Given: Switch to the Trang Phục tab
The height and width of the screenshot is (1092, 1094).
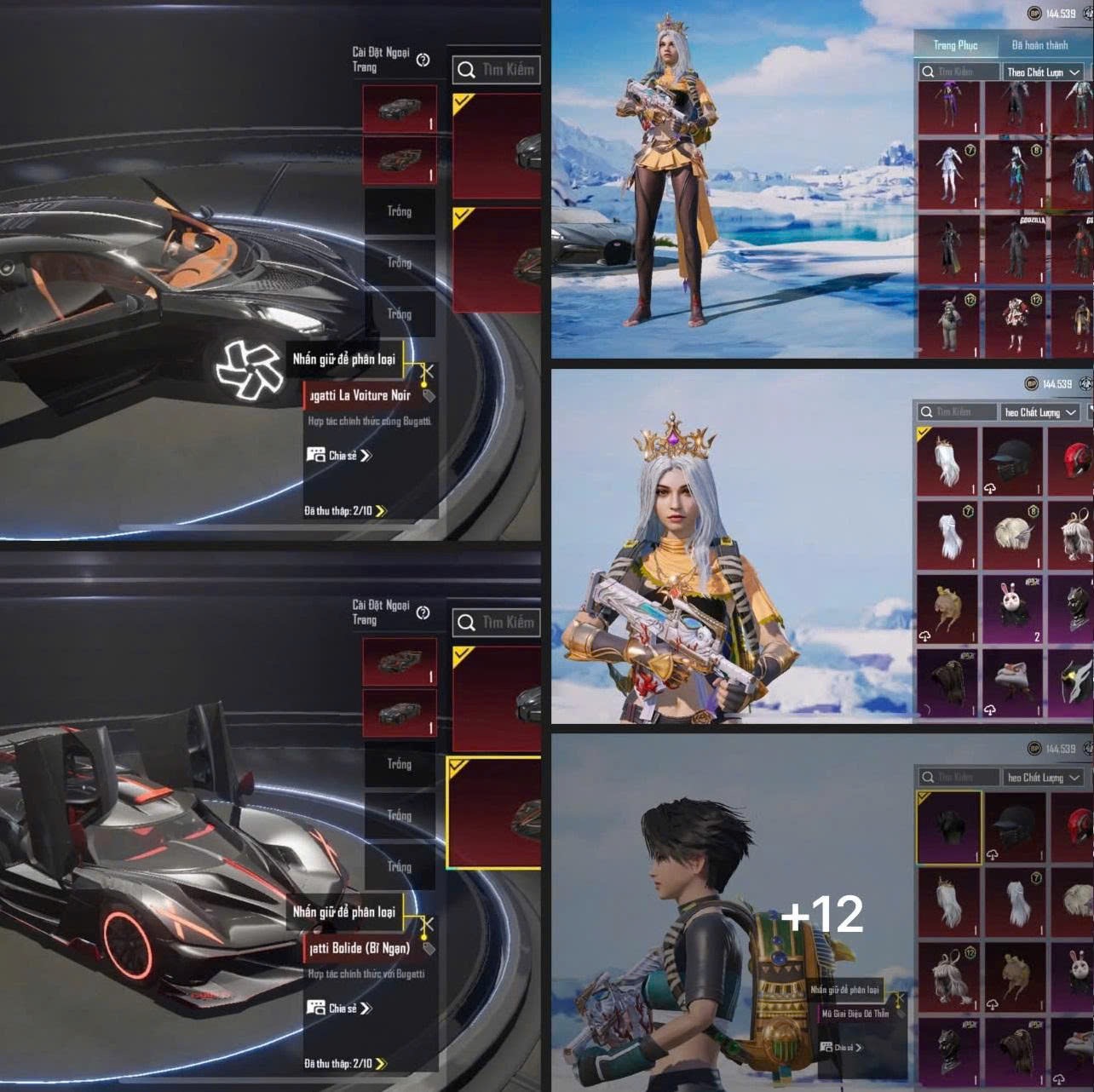Looking at the screenshot, I should click(955, 45).
